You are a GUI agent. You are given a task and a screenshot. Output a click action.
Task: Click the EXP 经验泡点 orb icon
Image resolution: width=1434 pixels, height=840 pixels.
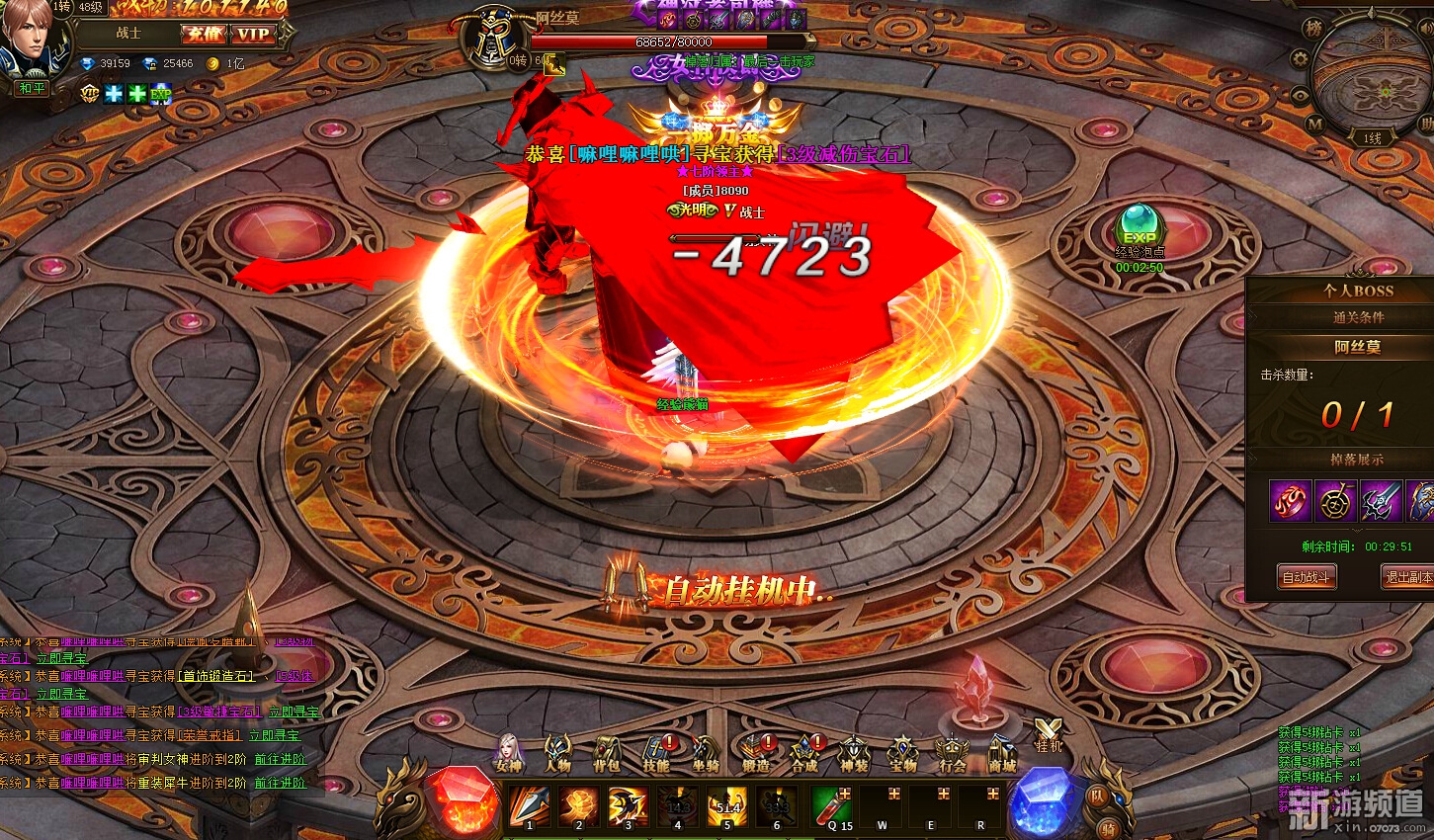(1139, 226)
